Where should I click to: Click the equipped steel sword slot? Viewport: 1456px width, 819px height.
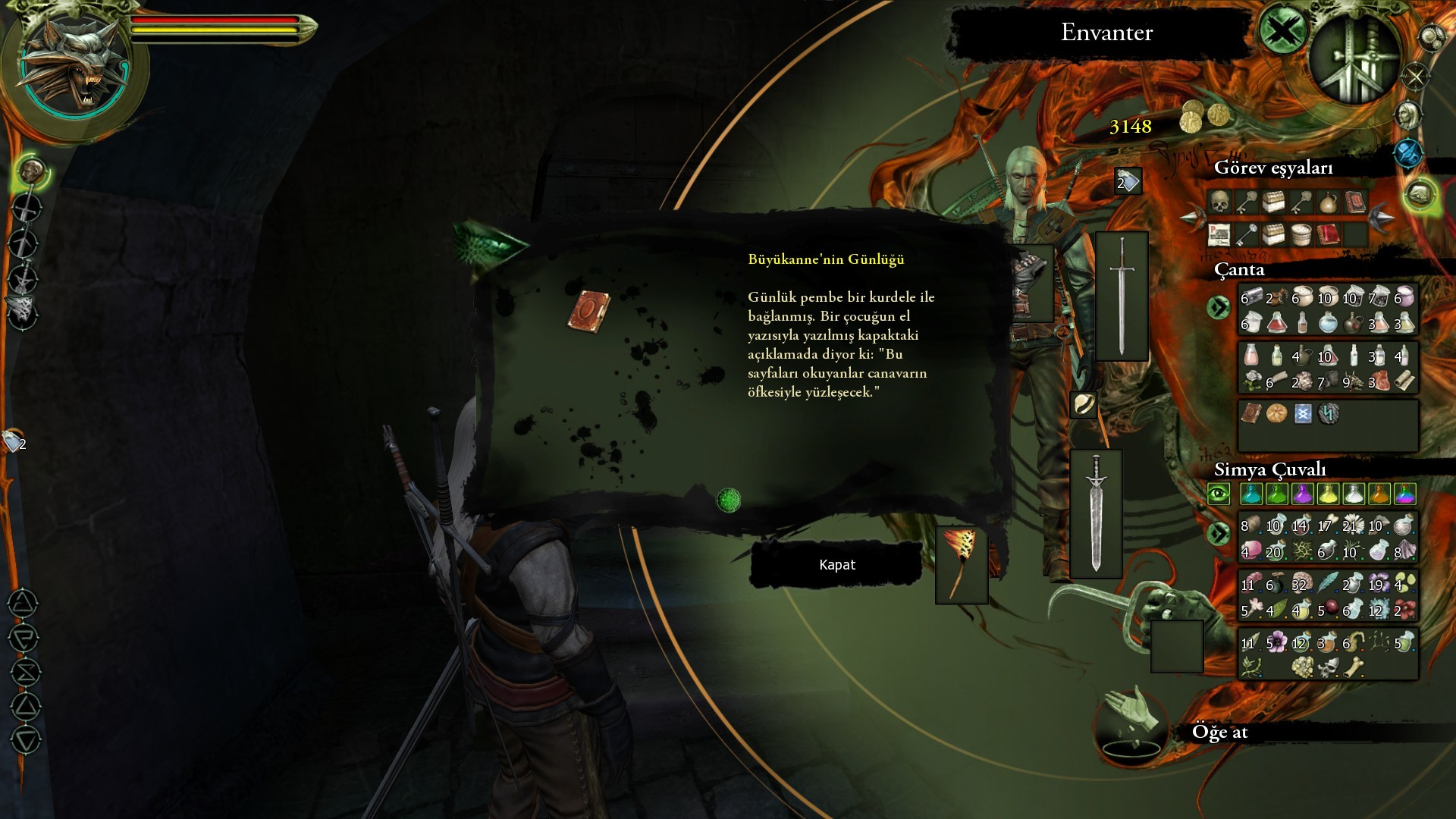click(x=1122, y=296)
